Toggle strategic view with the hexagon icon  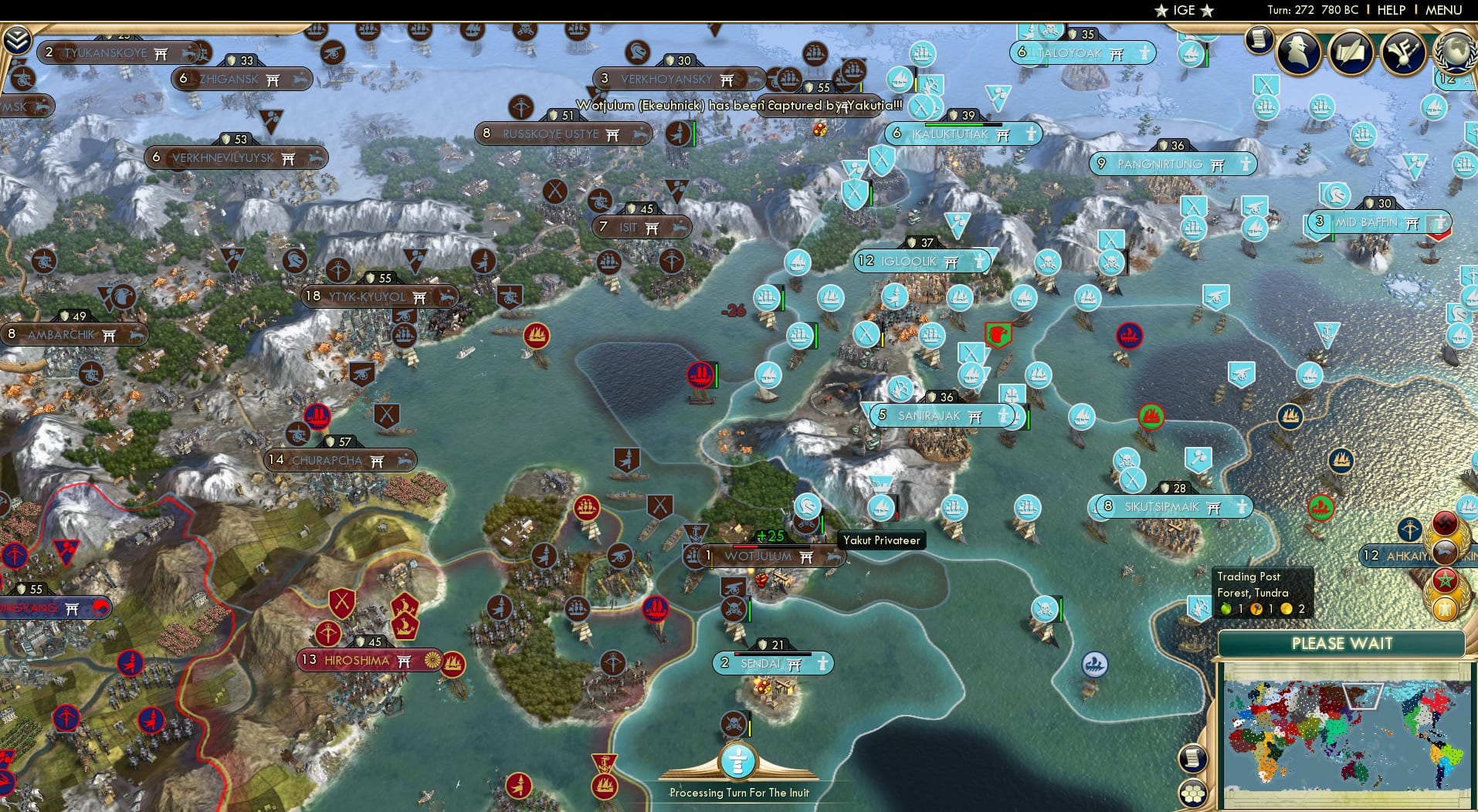[1194, 793]
